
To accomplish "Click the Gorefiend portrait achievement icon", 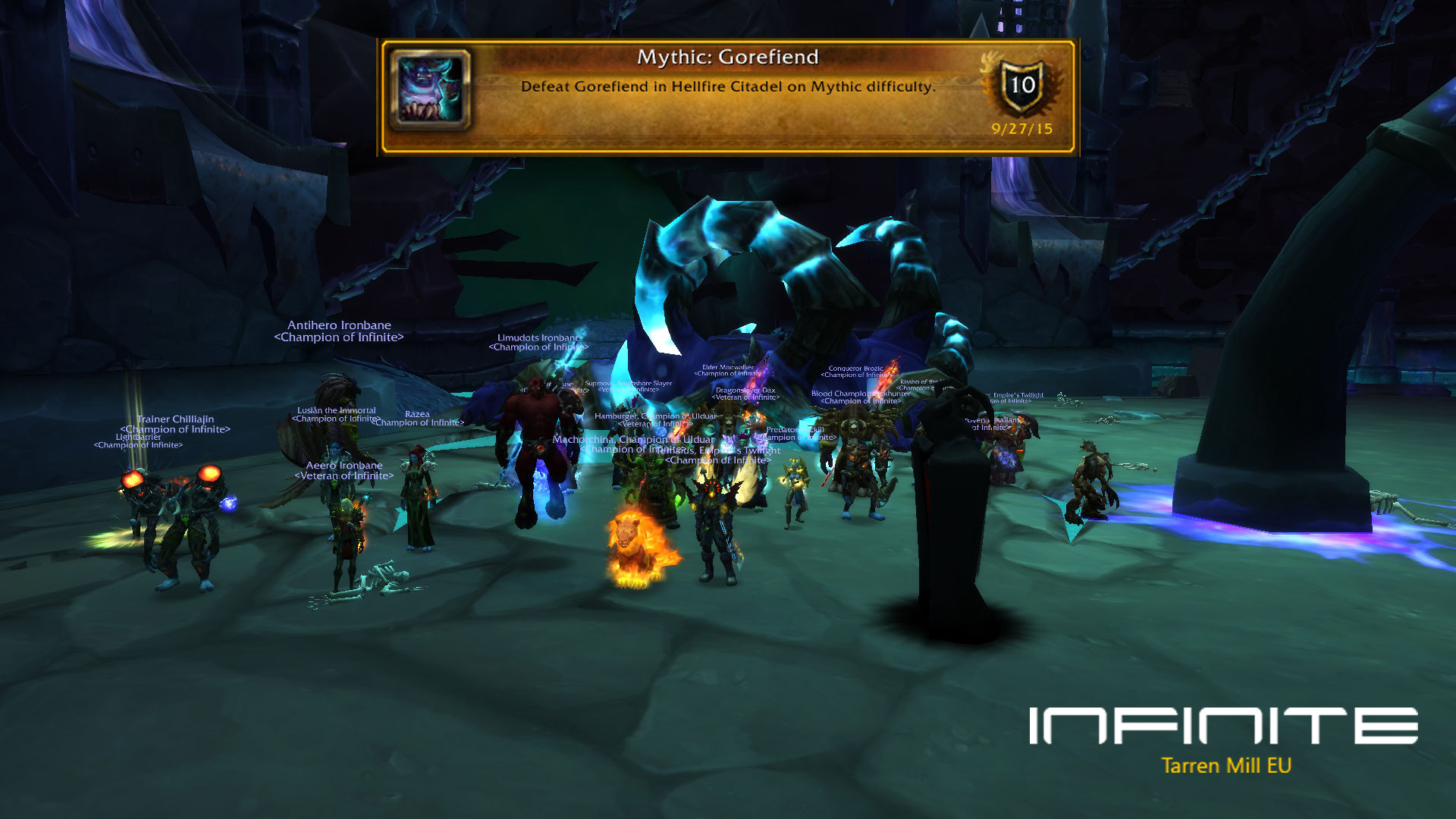I will [x=430, y=89].
